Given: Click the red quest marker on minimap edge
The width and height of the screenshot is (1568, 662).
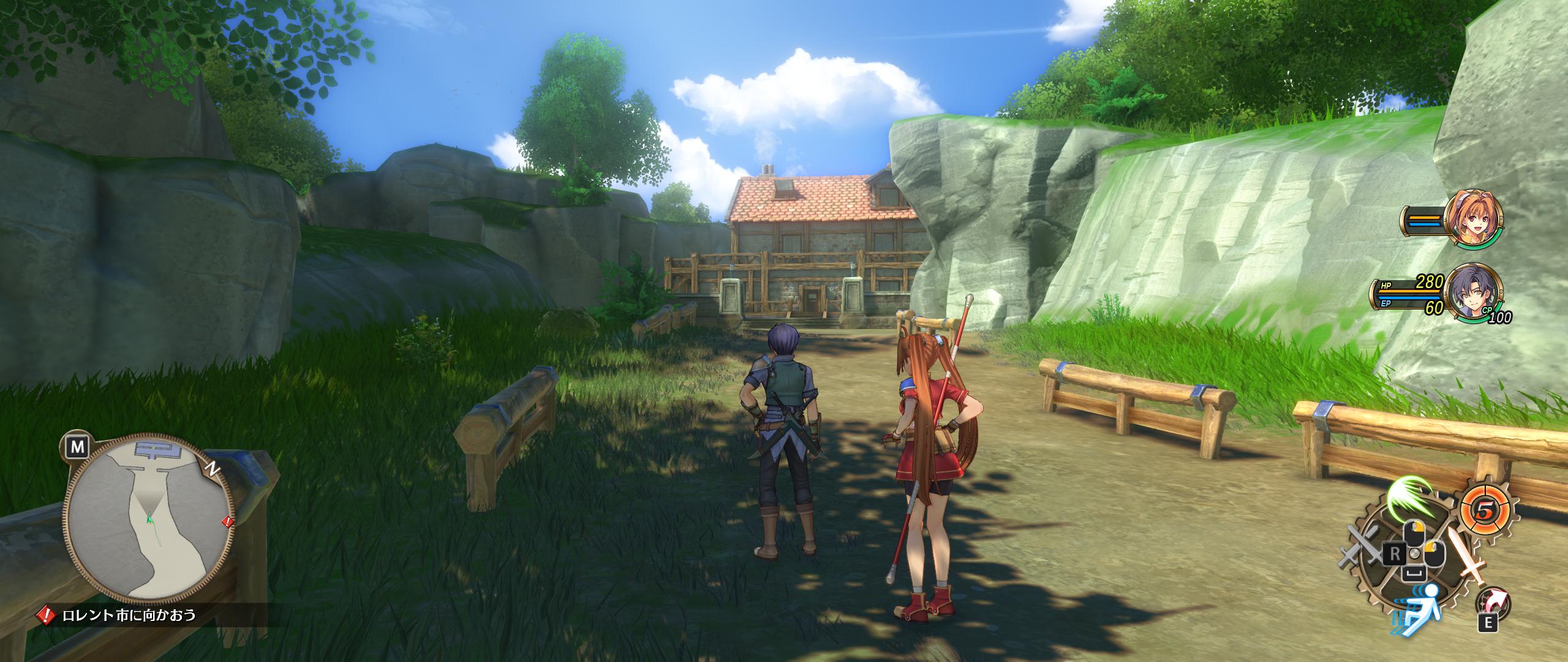Looking at the screenshot, I should coord(227,522).
